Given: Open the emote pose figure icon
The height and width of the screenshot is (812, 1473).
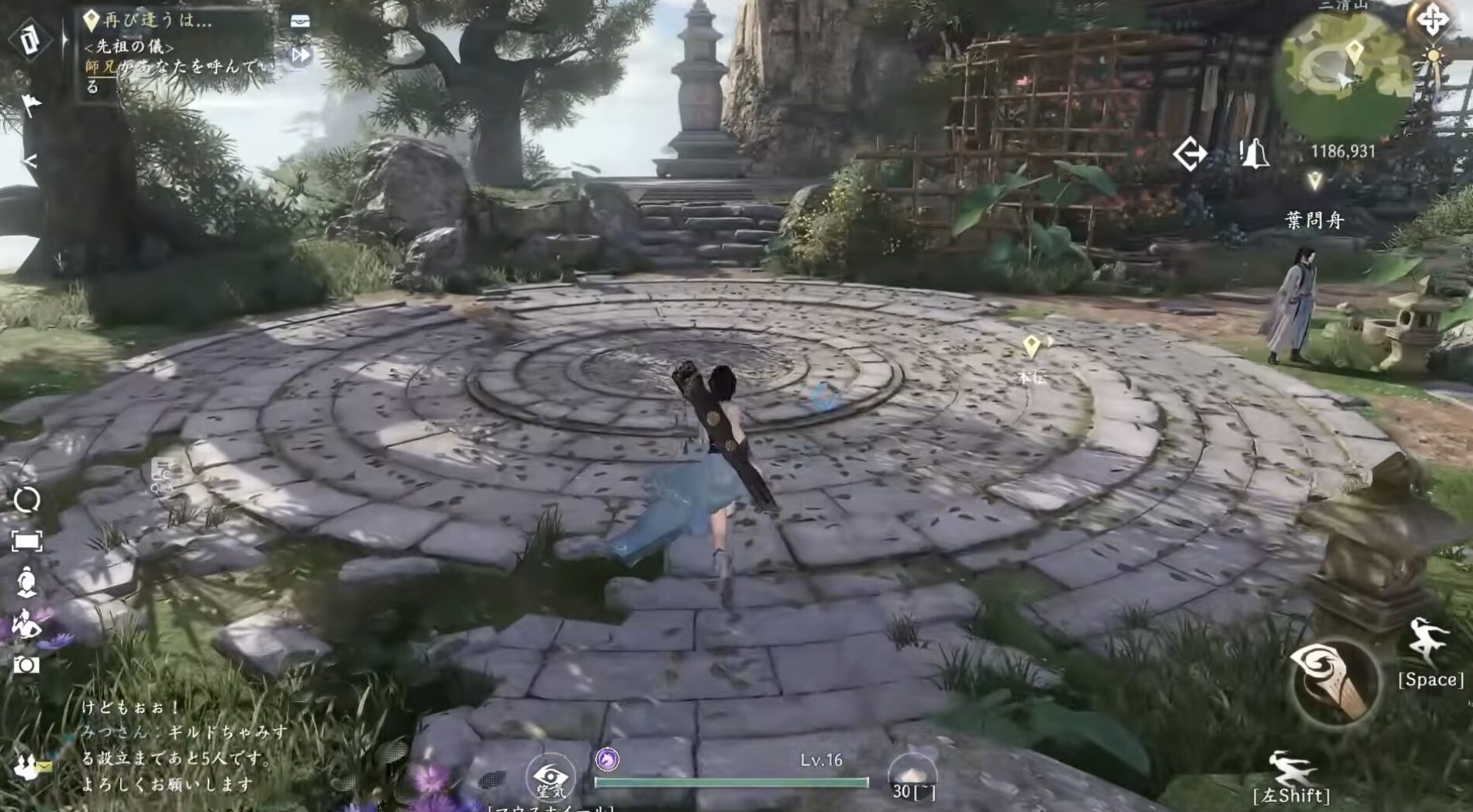Looking at the screenshot, I should pyautogui.click(x=27, y=622).
